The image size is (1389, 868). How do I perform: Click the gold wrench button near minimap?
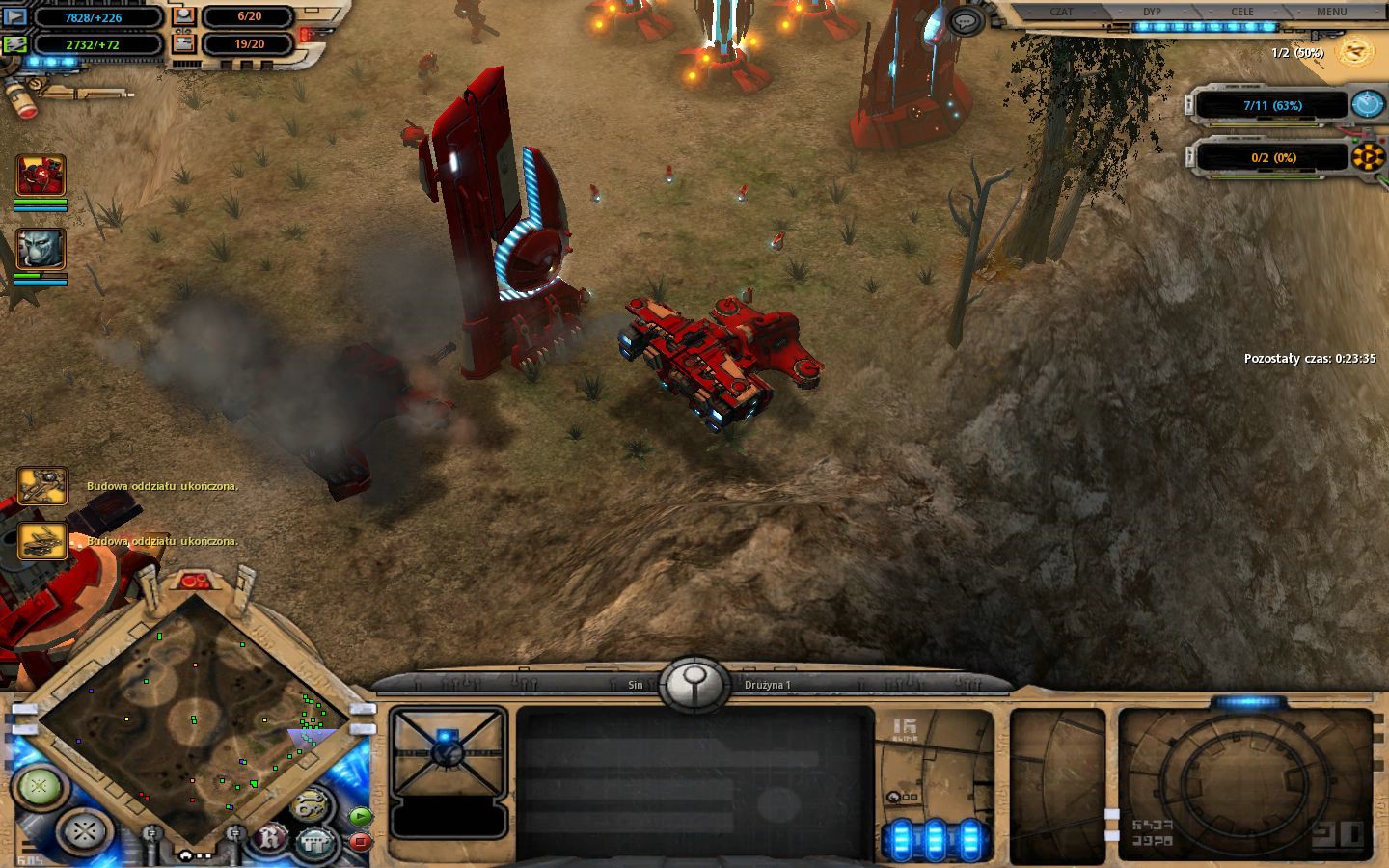coord(308,803)
